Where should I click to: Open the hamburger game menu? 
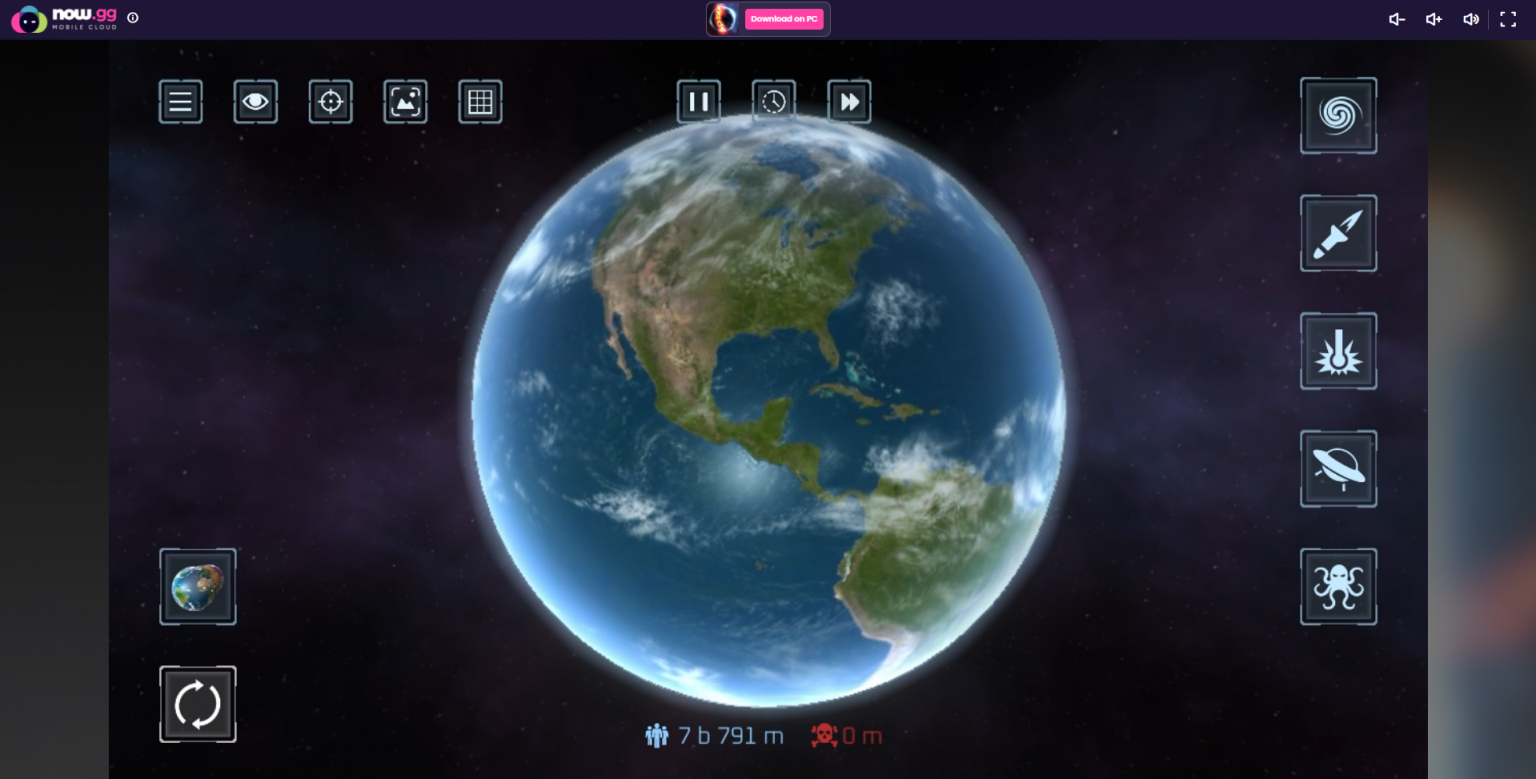click(180, 101)
